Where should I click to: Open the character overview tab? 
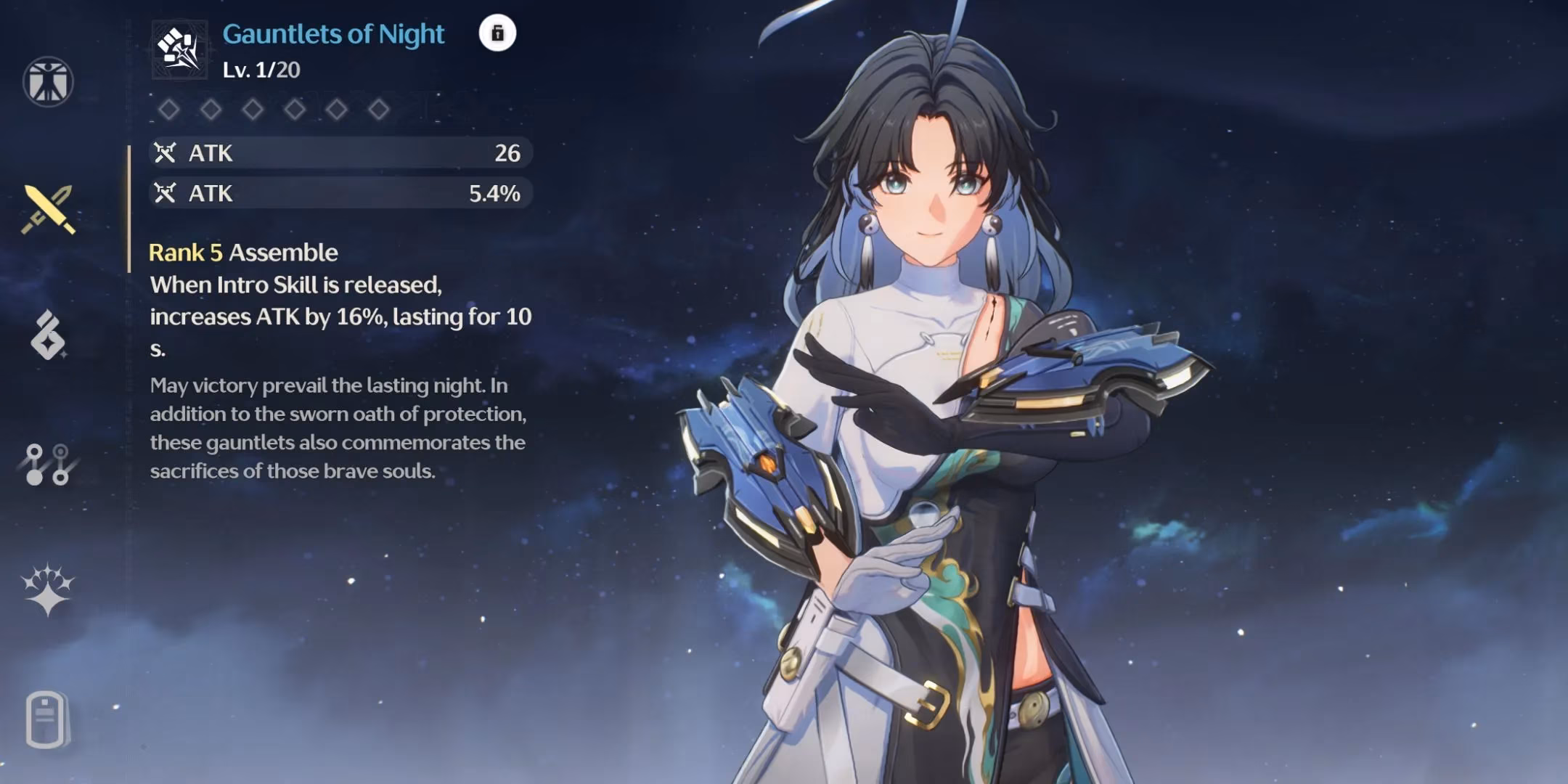pyautogui.click(x=48, y=81)
